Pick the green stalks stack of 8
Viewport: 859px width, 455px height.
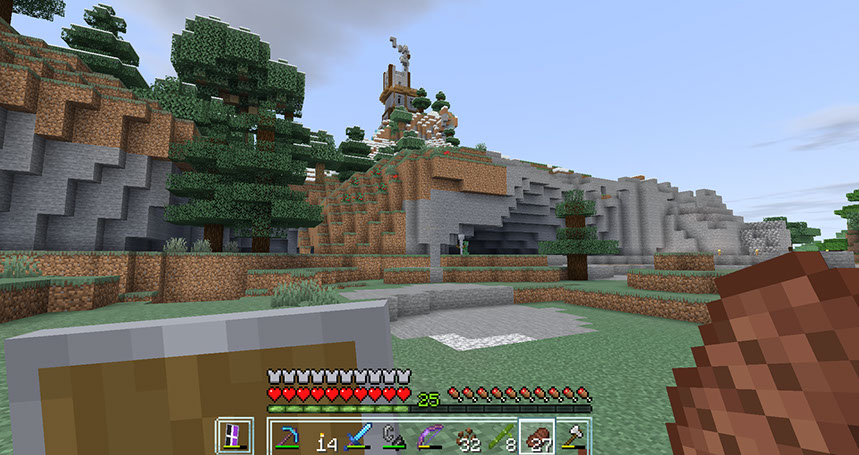[500, 437]
